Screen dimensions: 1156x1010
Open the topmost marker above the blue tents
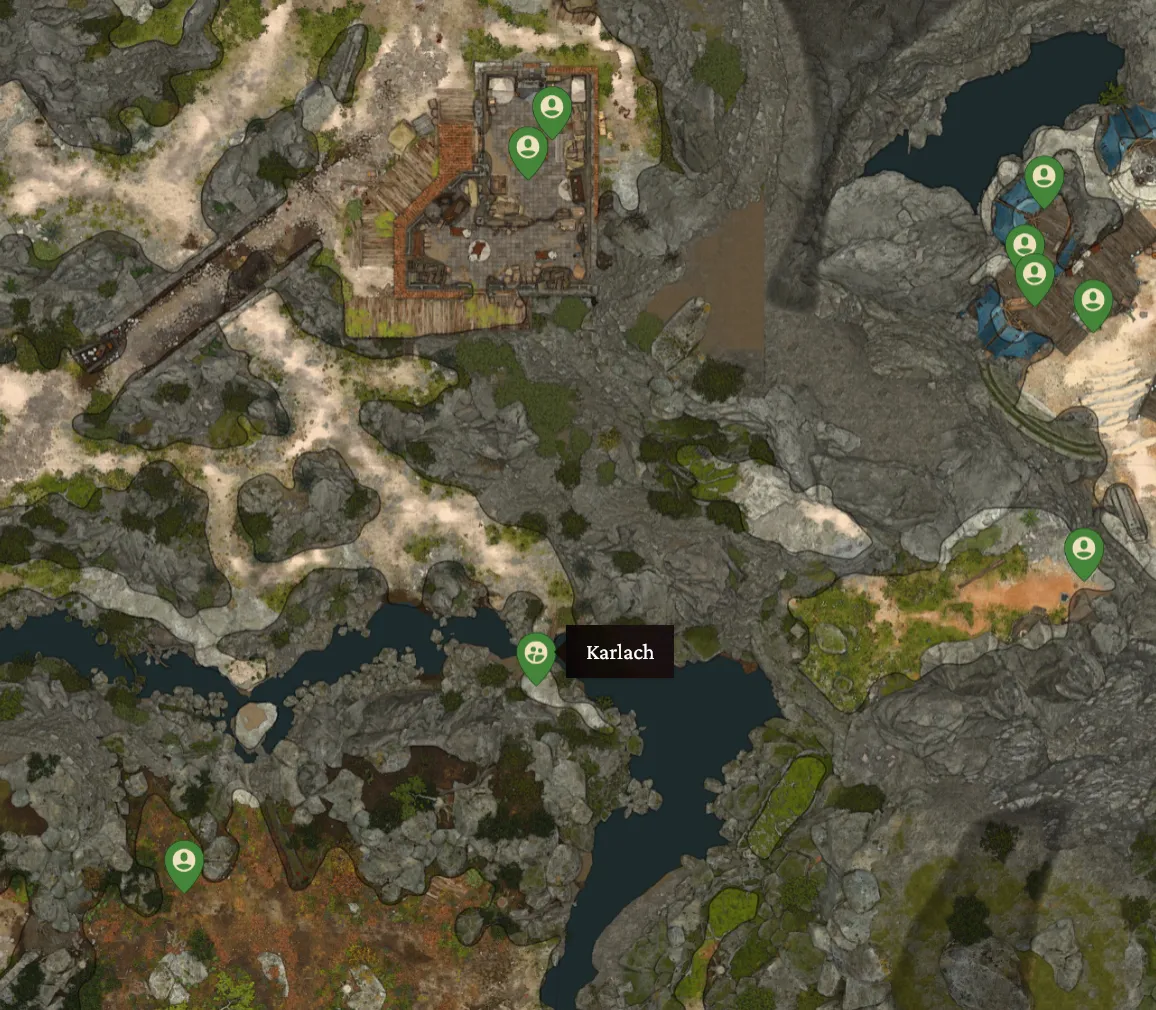point(1044,178)
